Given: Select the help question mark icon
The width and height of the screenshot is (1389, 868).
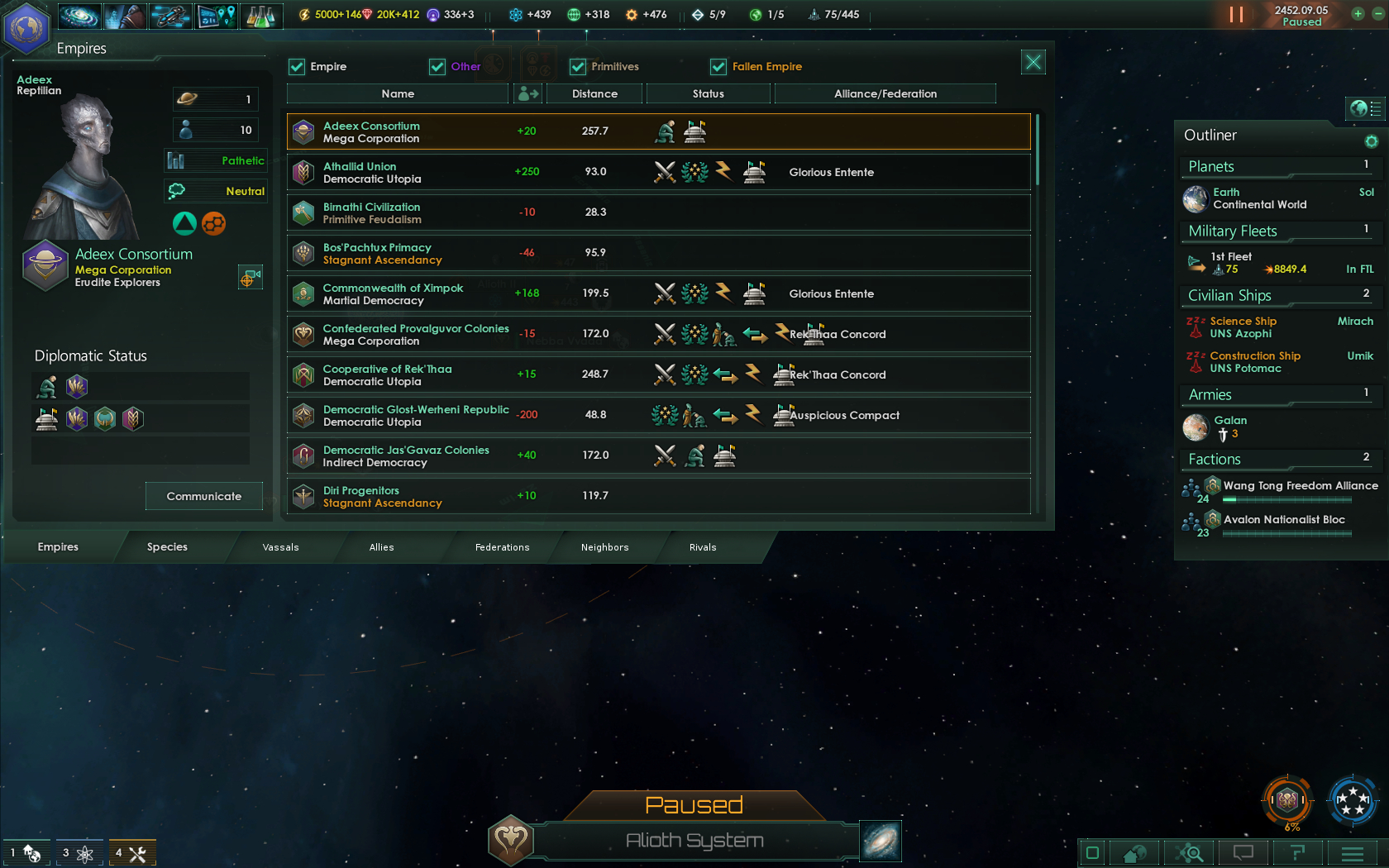Looking at the screenshot, I should [1298, 852].
